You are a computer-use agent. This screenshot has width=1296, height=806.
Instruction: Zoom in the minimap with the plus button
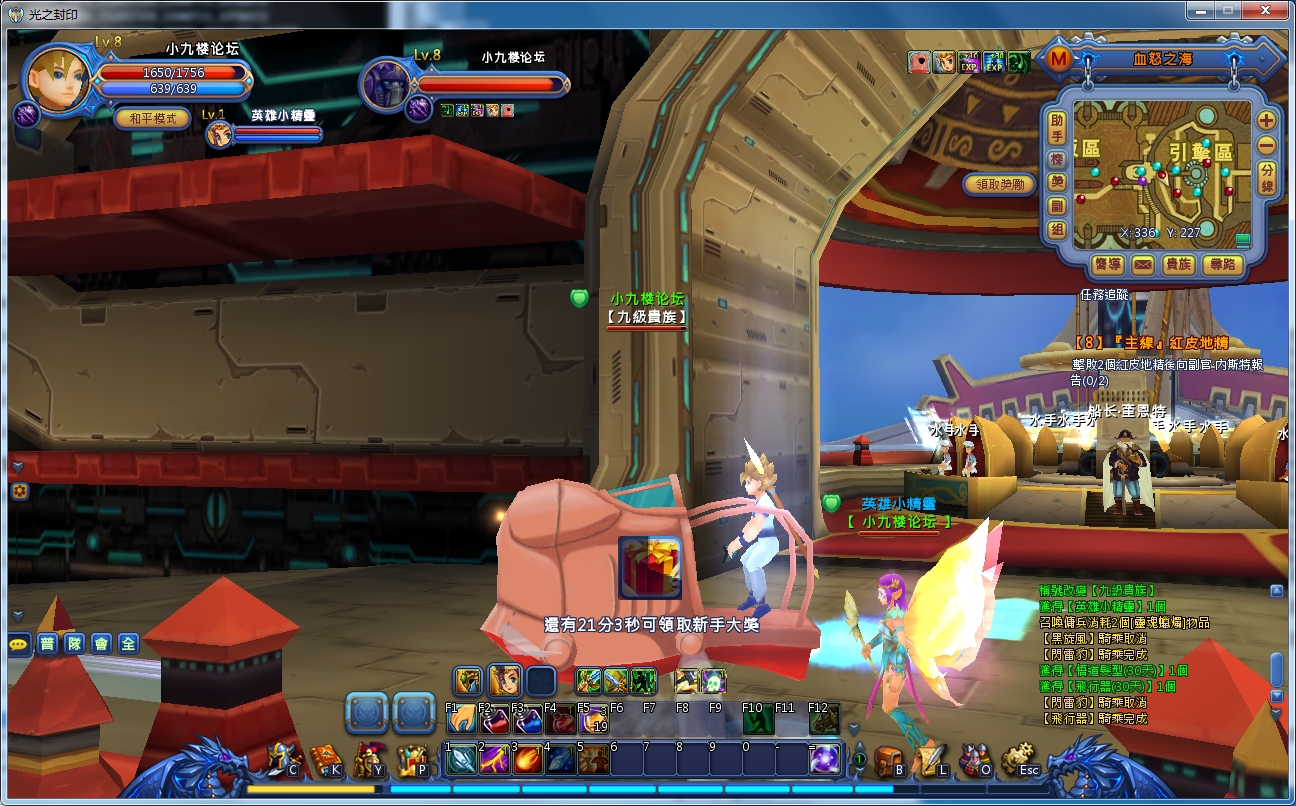pyautogui.click(x=1266, y=121)
